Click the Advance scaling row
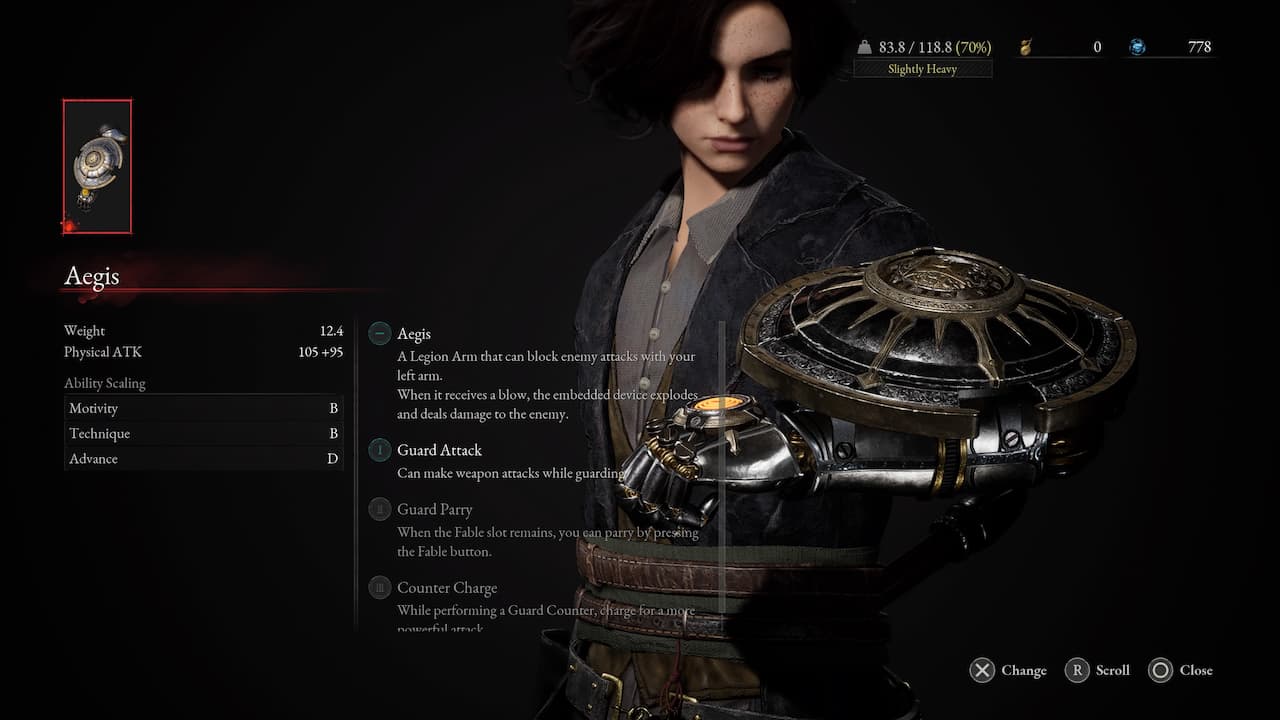 pyautogui.click(x=203, y=459)
